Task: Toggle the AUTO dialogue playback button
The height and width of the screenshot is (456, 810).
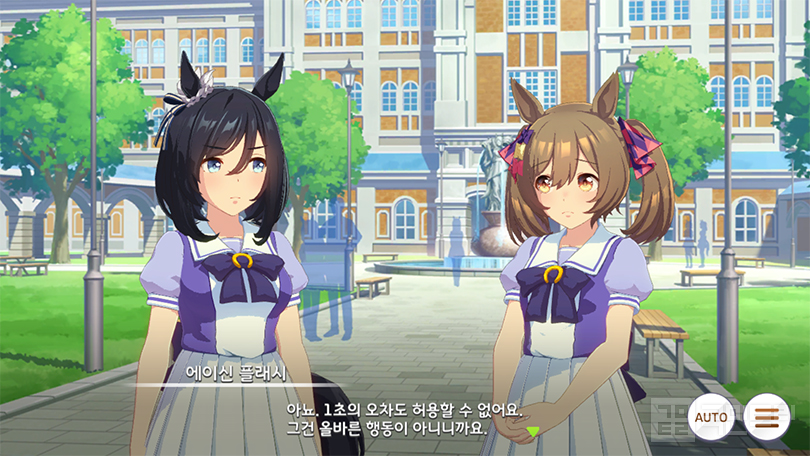Action: (x=711, y=416)
